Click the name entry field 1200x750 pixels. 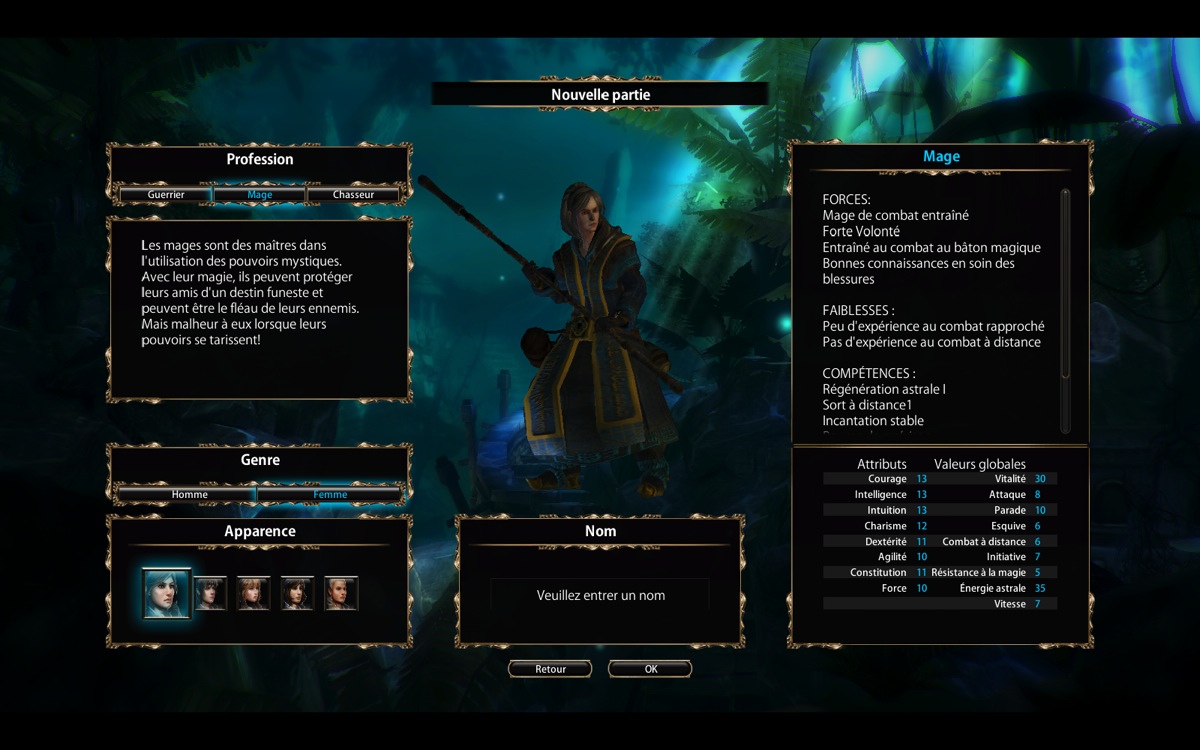tap(600, 595)
